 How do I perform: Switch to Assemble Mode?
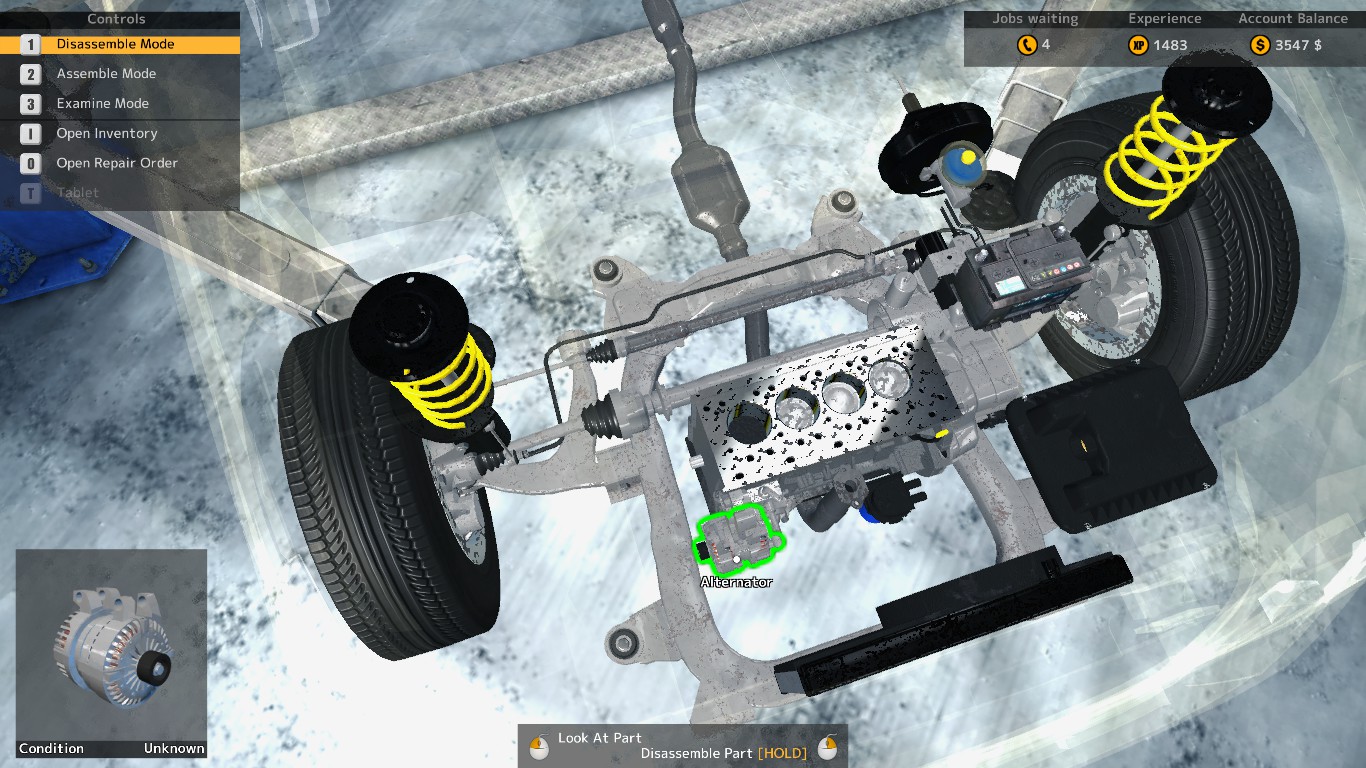tap(106, 74)
